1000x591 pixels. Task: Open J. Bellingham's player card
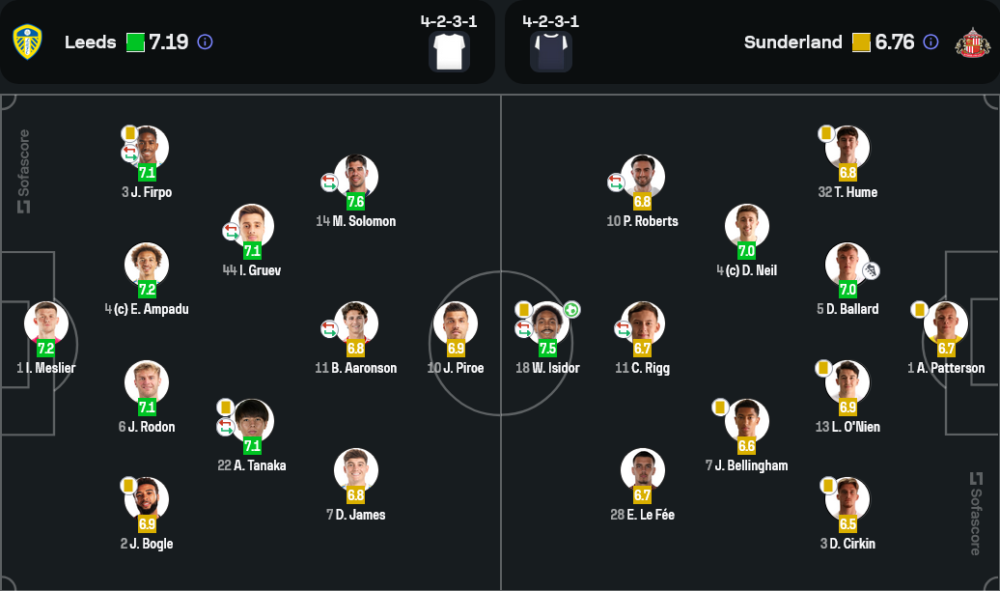pyautogui.click(x=747, y=422)
